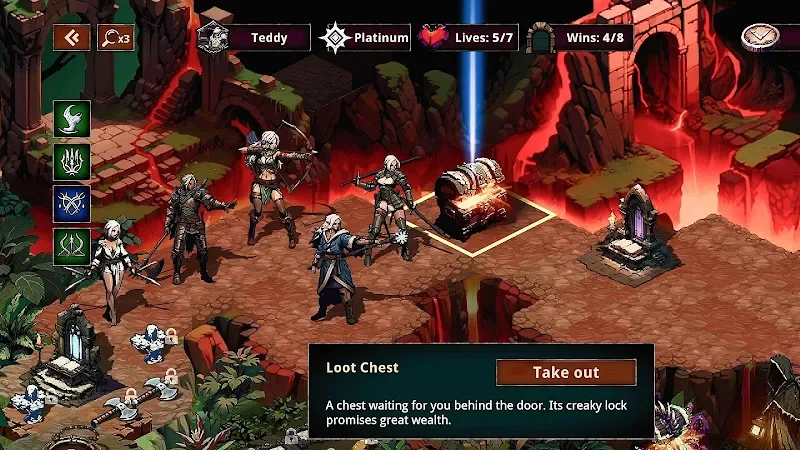
Task: View the Platinum rank badge
Action: click(335, 38)
